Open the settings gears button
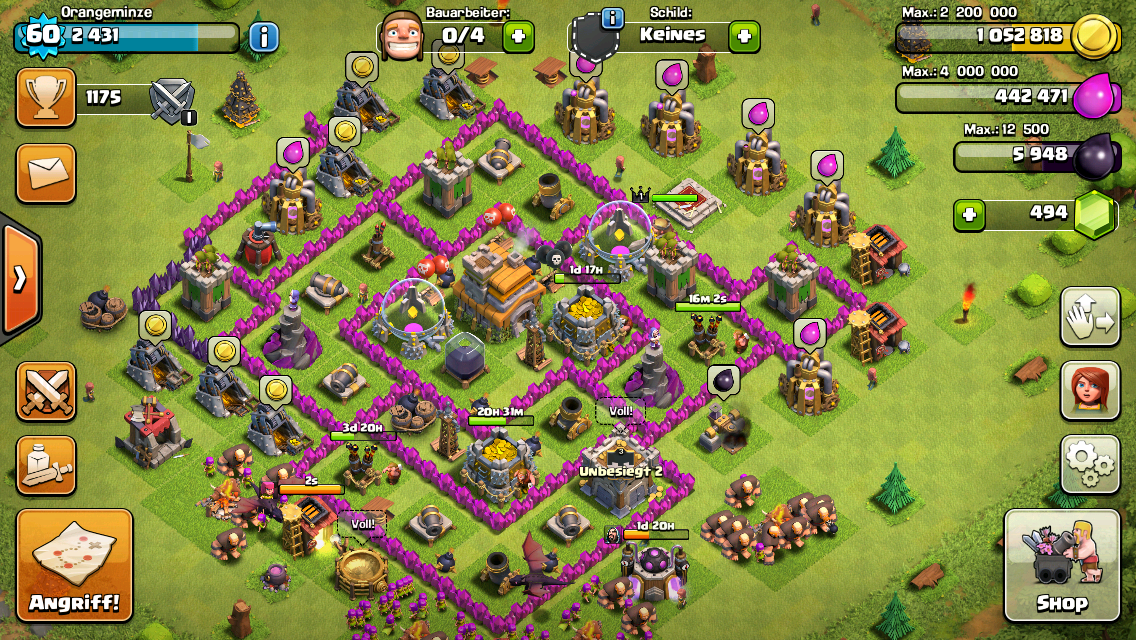Screen dimensions: 1136x640 pos(1089,464)
